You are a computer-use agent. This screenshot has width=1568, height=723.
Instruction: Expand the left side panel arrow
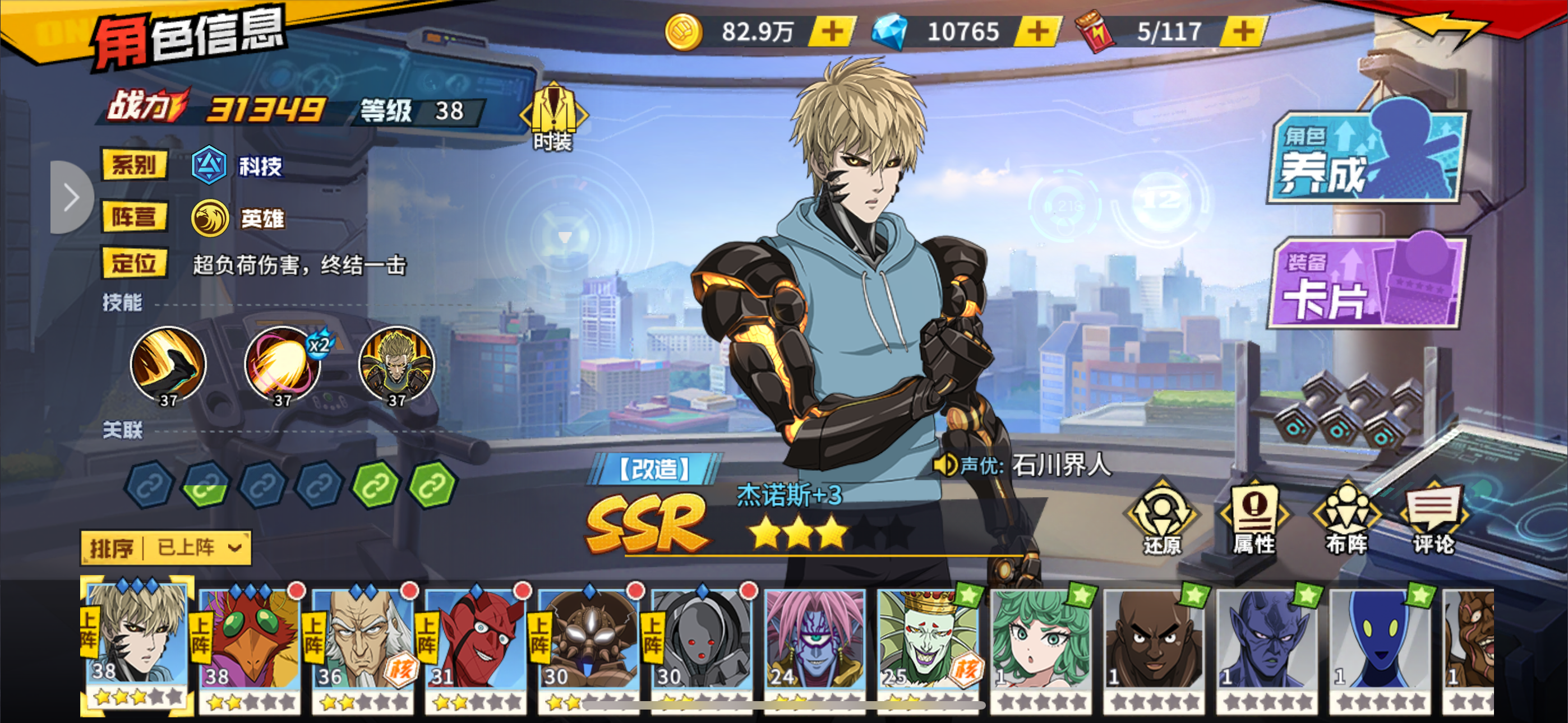click(72, 196)
